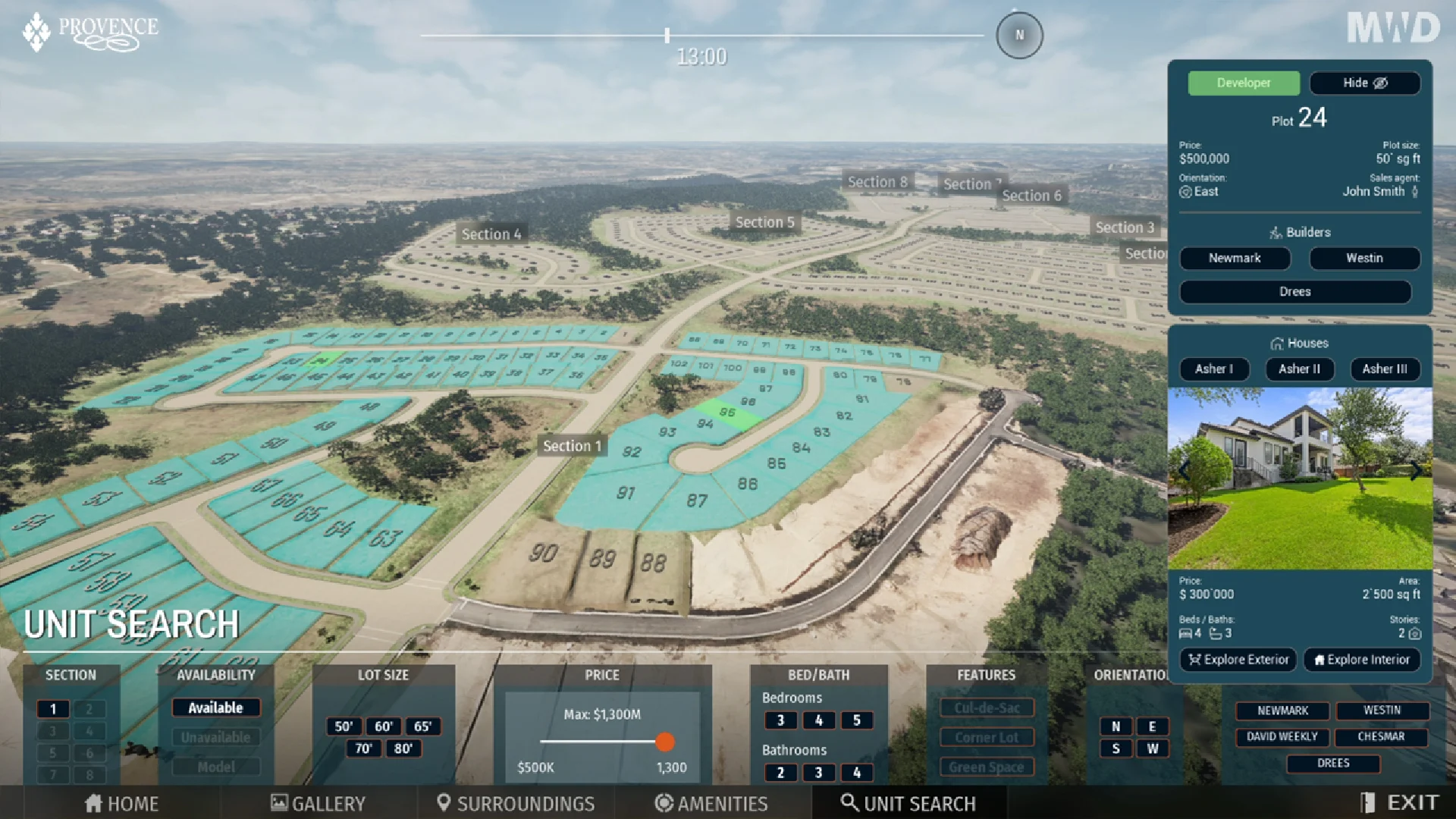This screenshot has width=1456, height=819.
Task: Hide the plot info panel
Action: point(1364,83)
